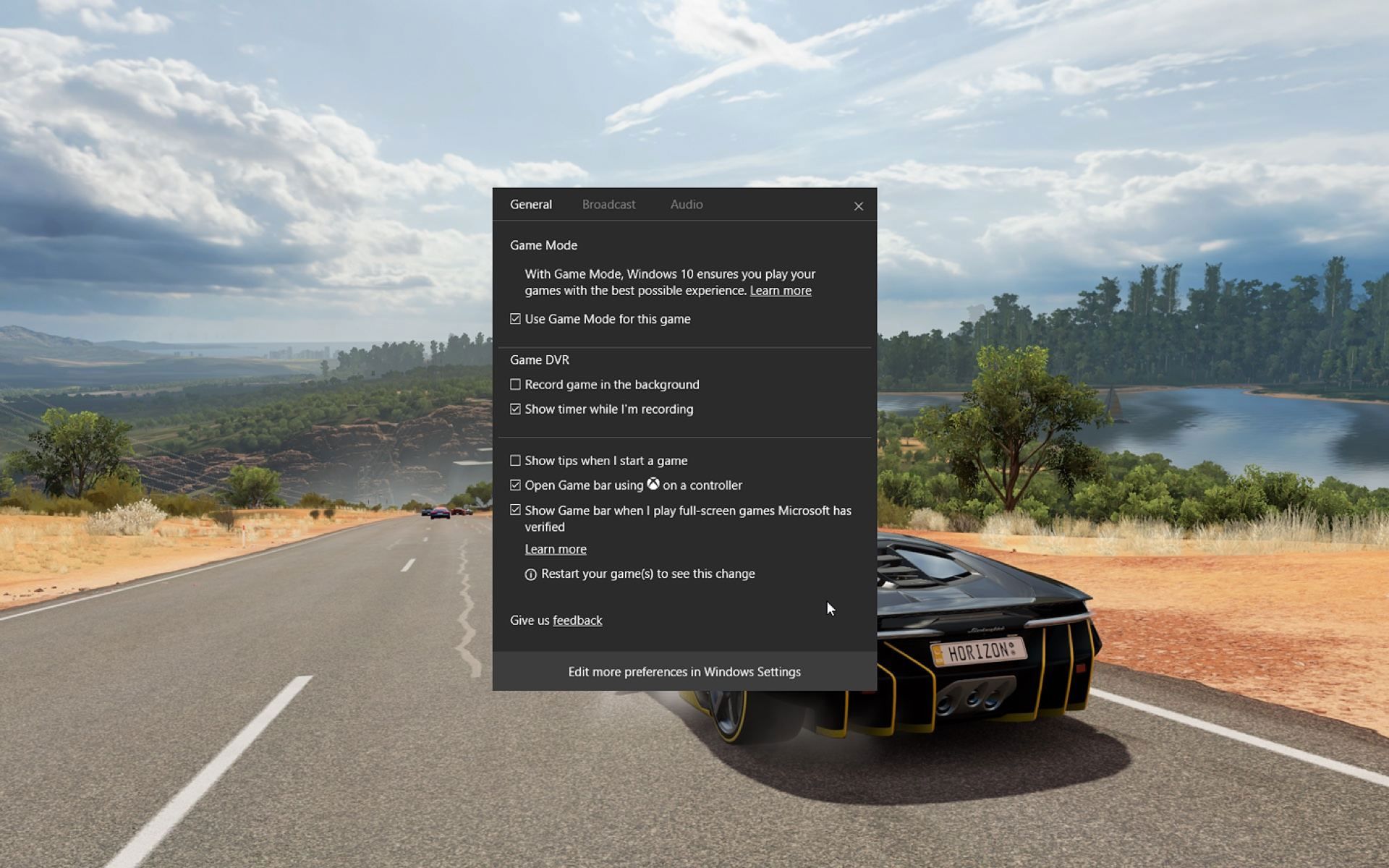Click the Game DVR section heading

[539, 359]
